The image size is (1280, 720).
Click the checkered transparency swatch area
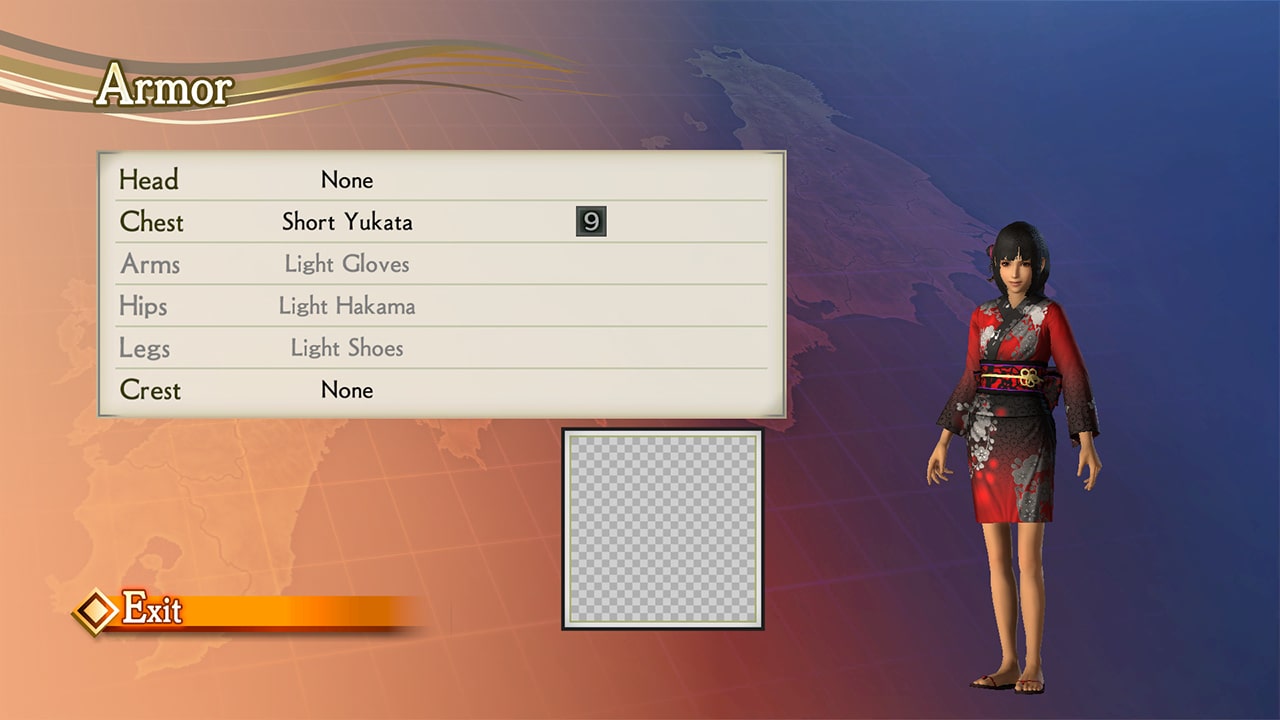(662, 527)
